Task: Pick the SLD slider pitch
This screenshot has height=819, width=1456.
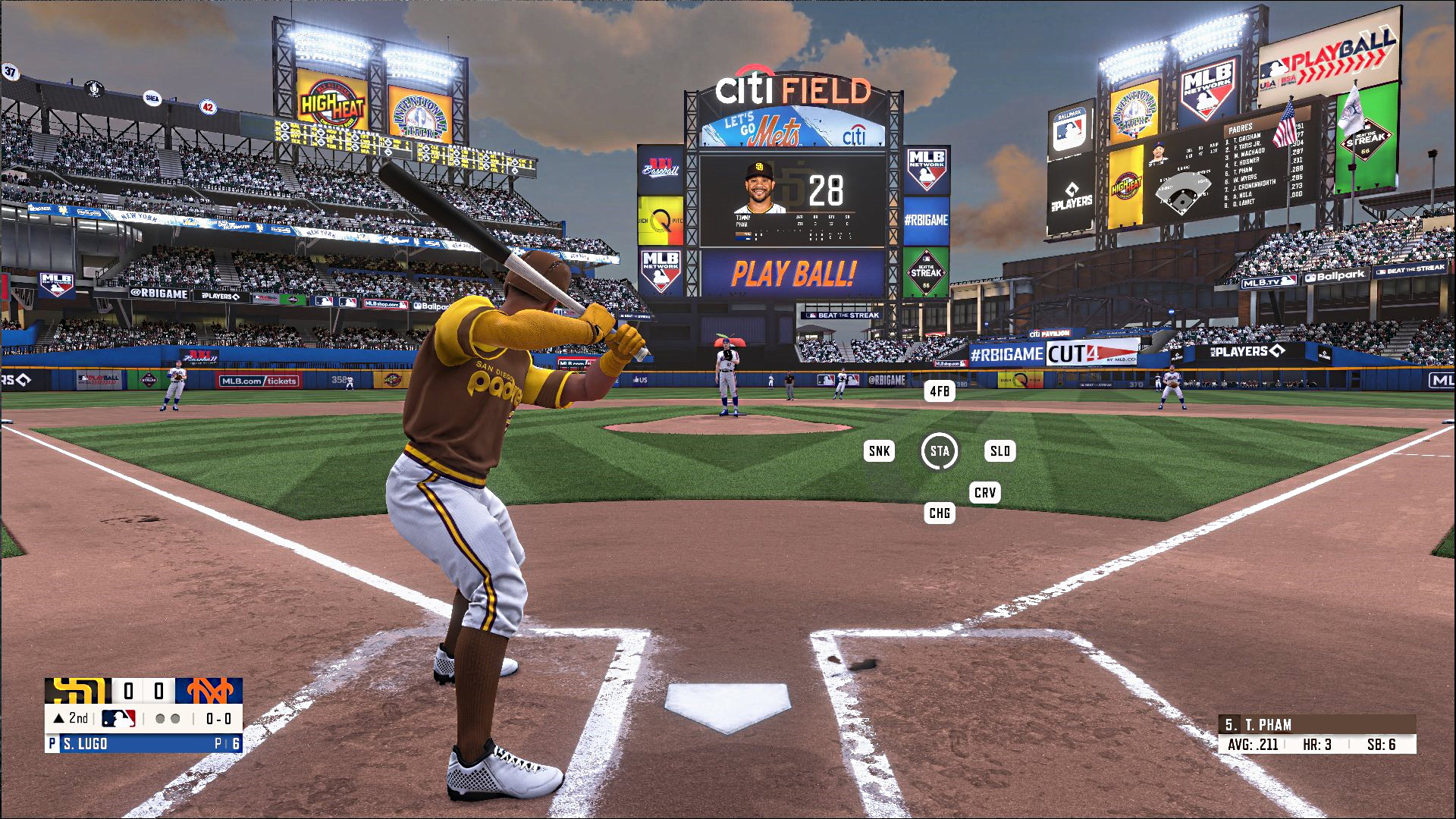Action: [1000, 451]
